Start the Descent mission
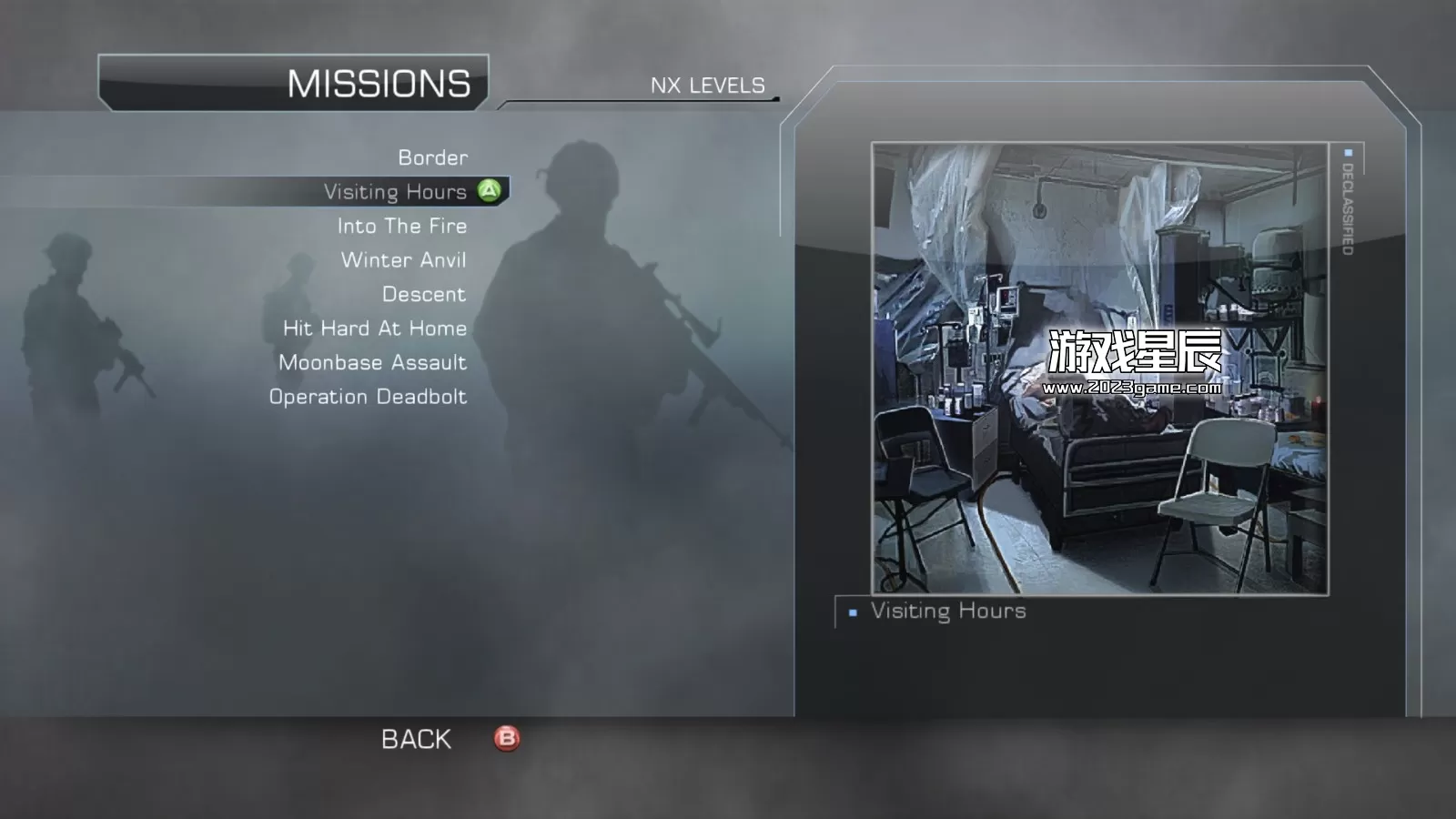 coord(423,294)
